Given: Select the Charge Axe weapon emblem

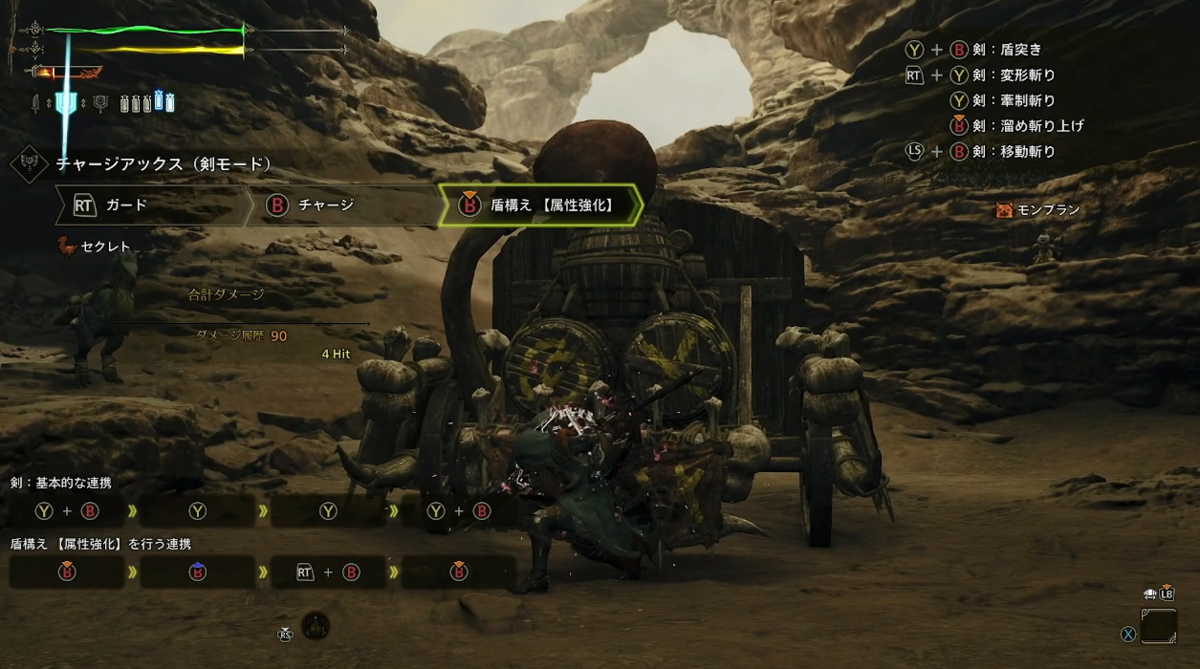Looking at the screenshot, I should (x=28, y=164).
